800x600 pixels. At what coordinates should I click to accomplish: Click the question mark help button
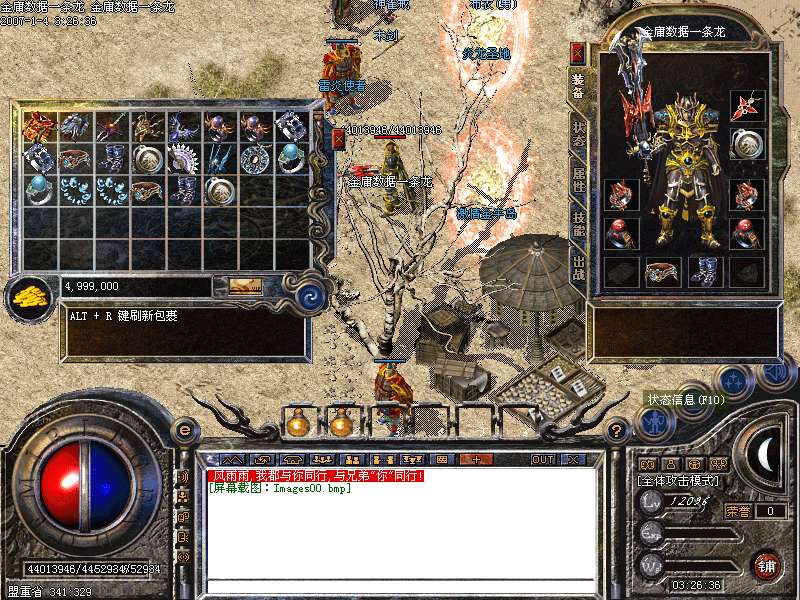(617, 432)
